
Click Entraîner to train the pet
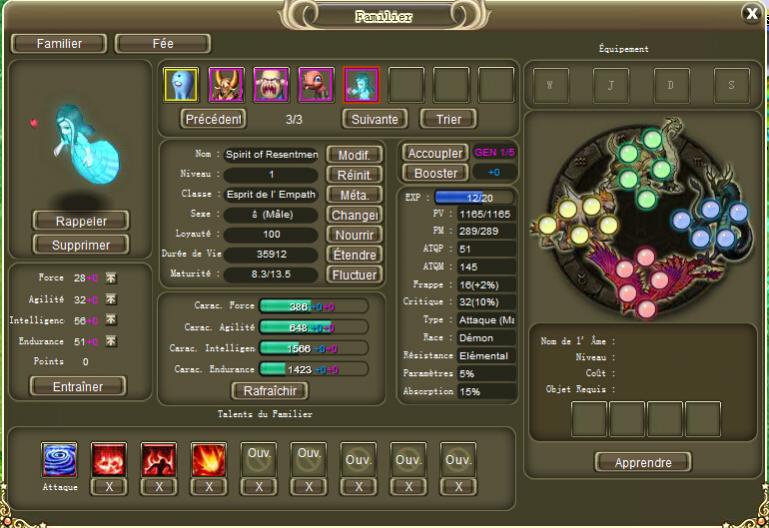coord(79,386)
